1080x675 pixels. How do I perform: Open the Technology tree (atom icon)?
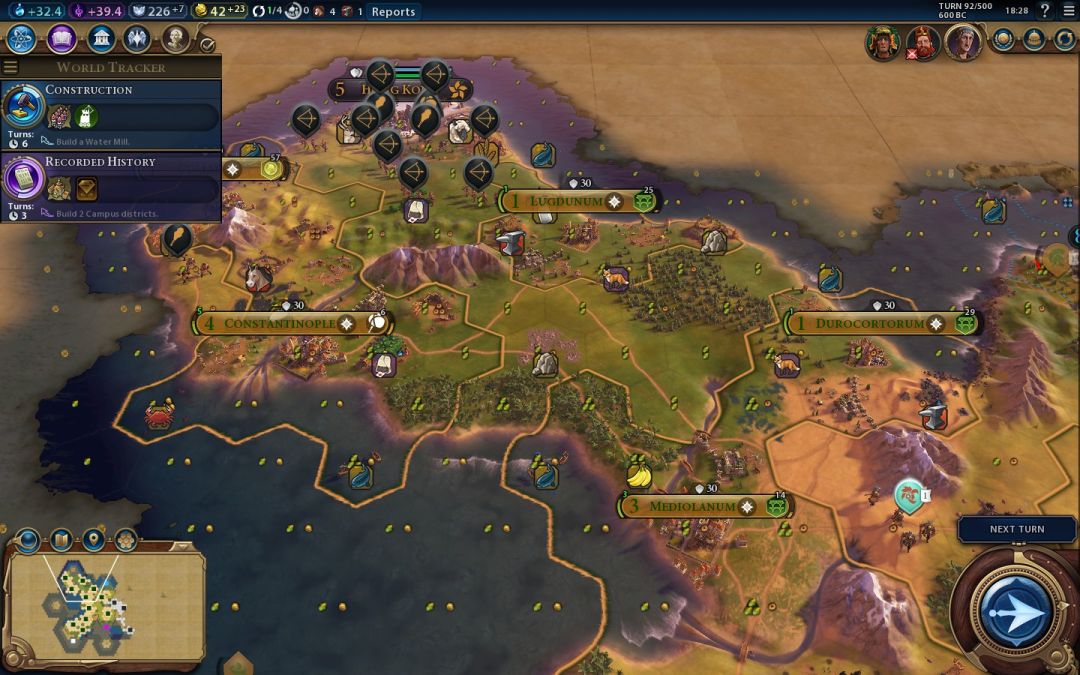tap(23, 39)
